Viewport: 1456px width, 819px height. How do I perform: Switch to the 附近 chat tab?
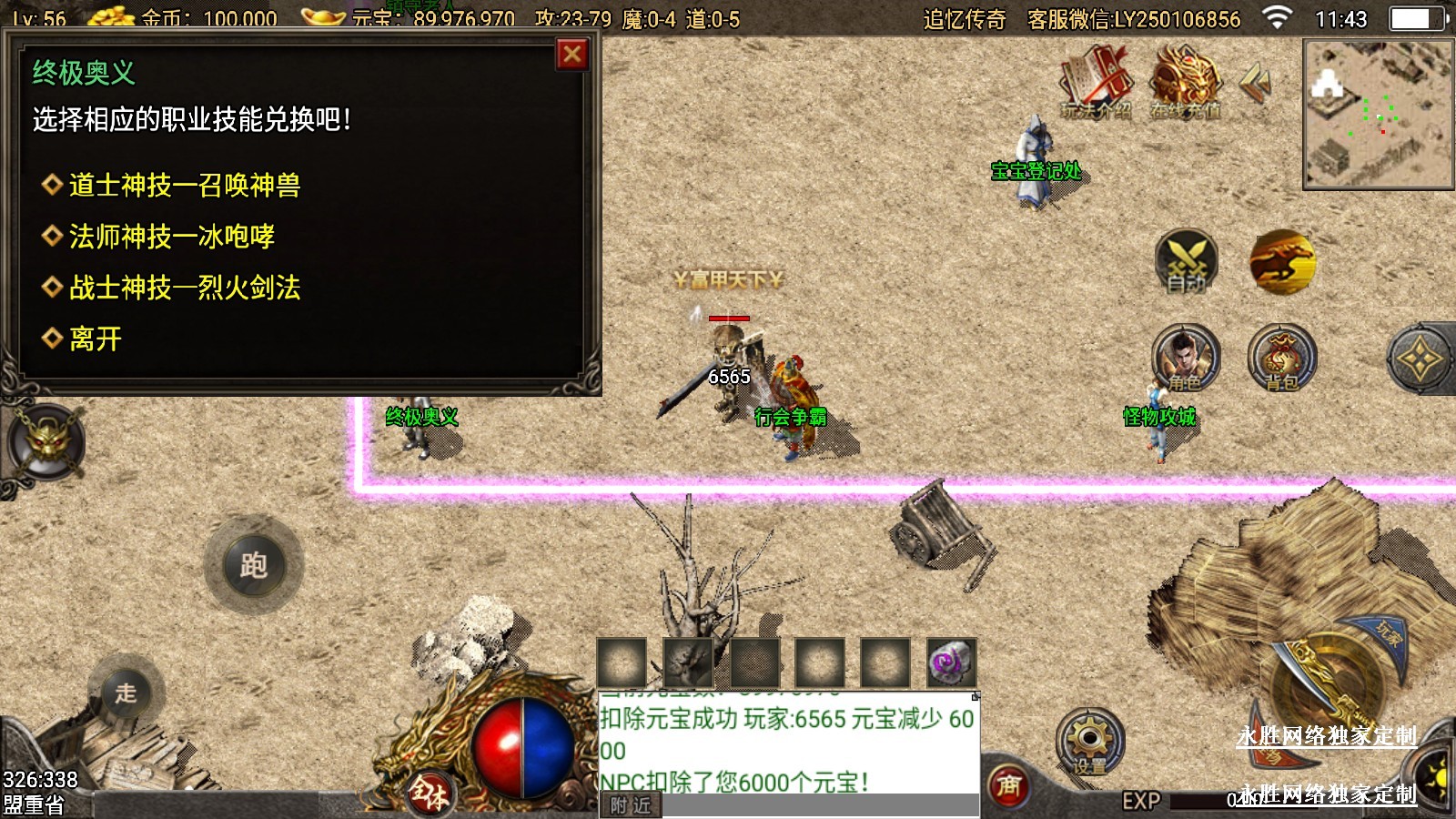[x=631, y=805]
